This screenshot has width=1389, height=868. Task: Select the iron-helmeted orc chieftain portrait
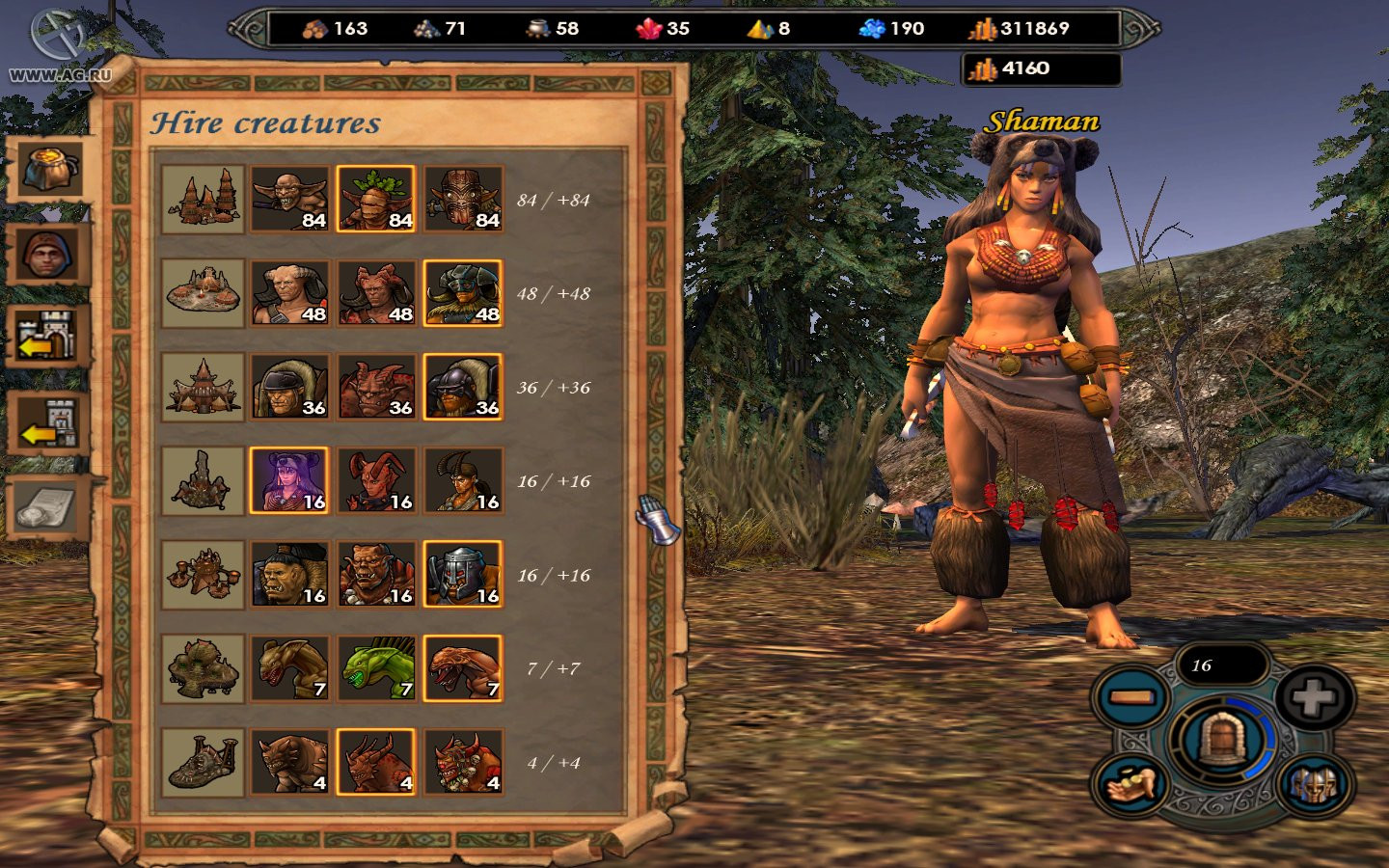point(463,574)
